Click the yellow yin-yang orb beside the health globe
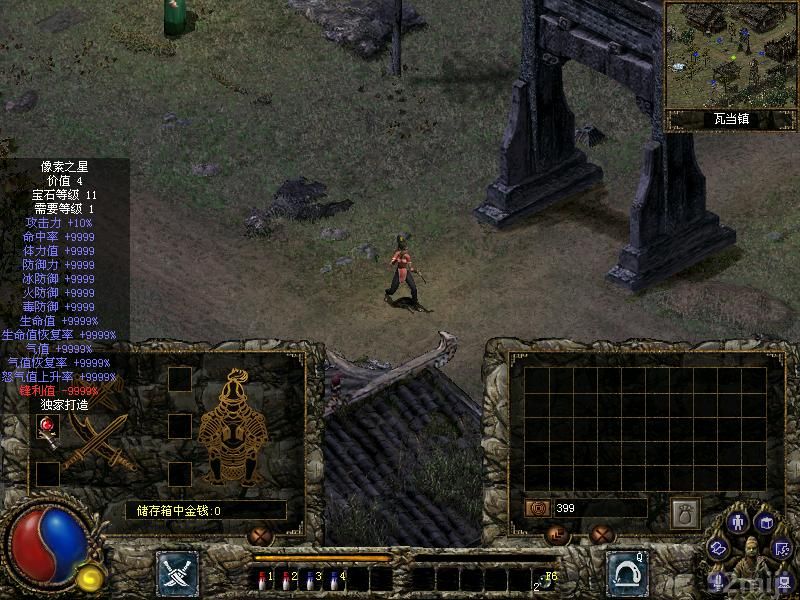Screen dimensions: 800x600 89,577
